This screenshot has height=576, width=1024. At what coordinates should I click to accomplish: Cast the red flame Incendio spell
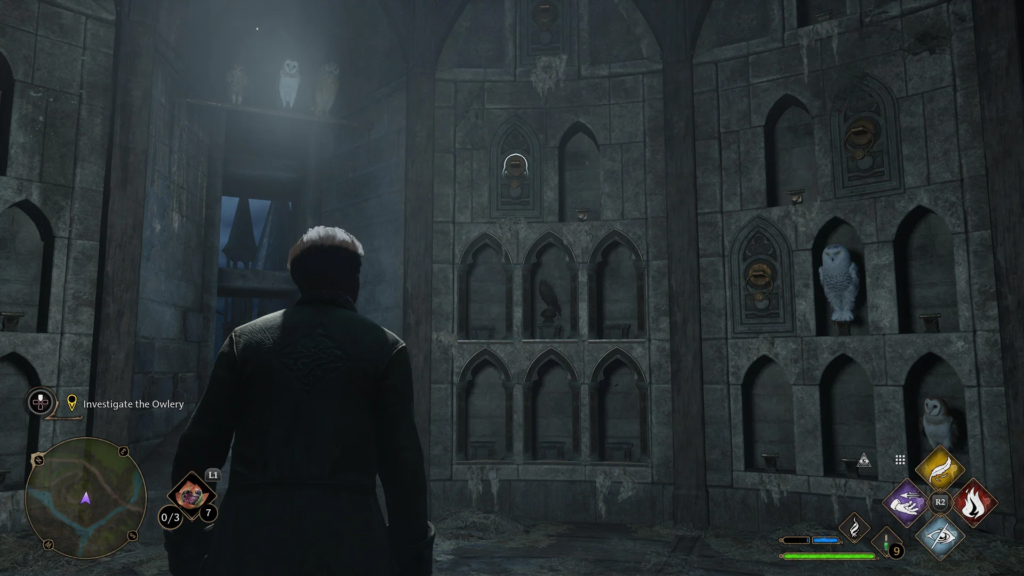click(973, 501)
